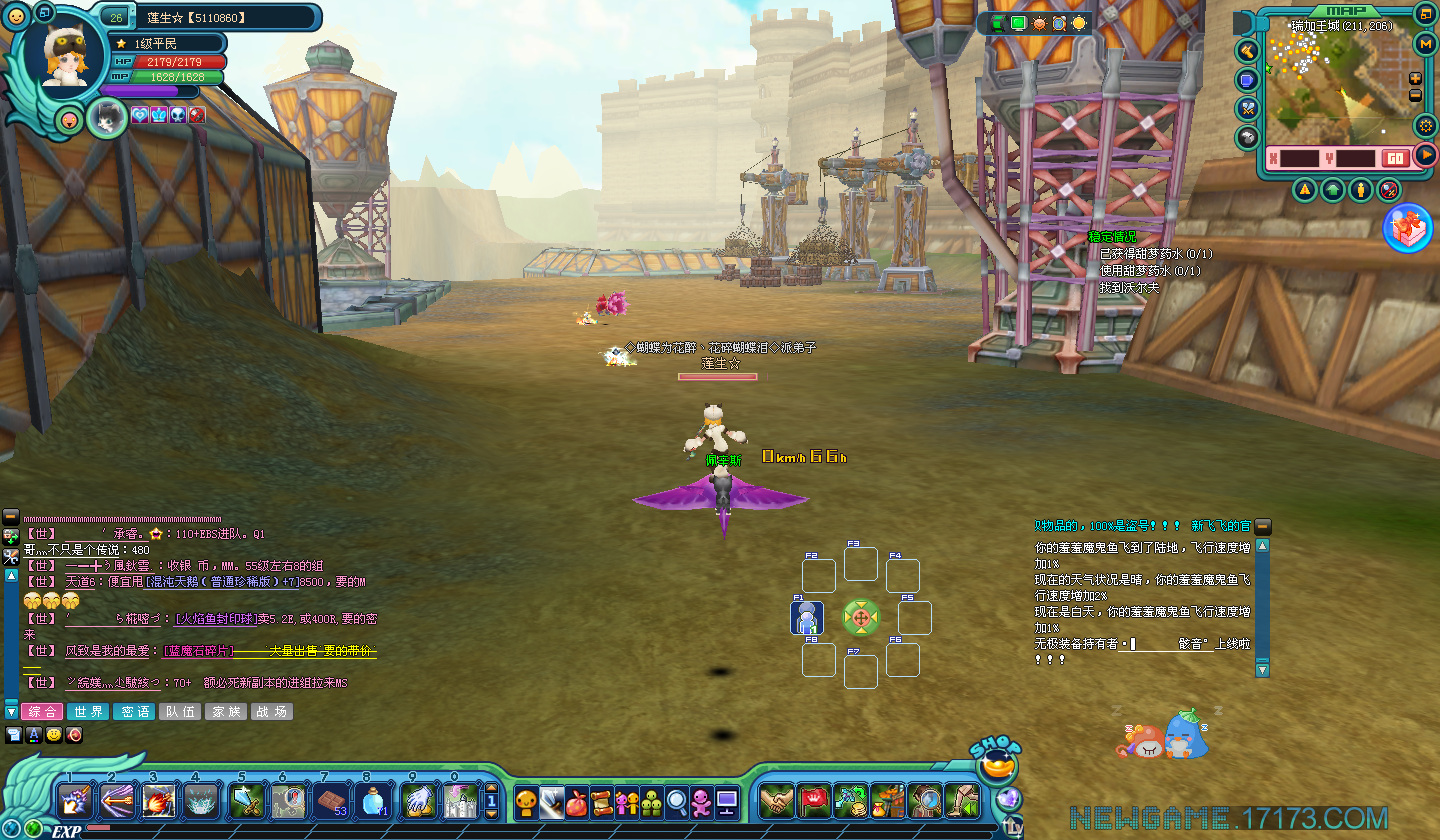Viewport: 1440px width, 840px height.
Task: Open the magnifier search menu icon
Action: tap(677, 802)
